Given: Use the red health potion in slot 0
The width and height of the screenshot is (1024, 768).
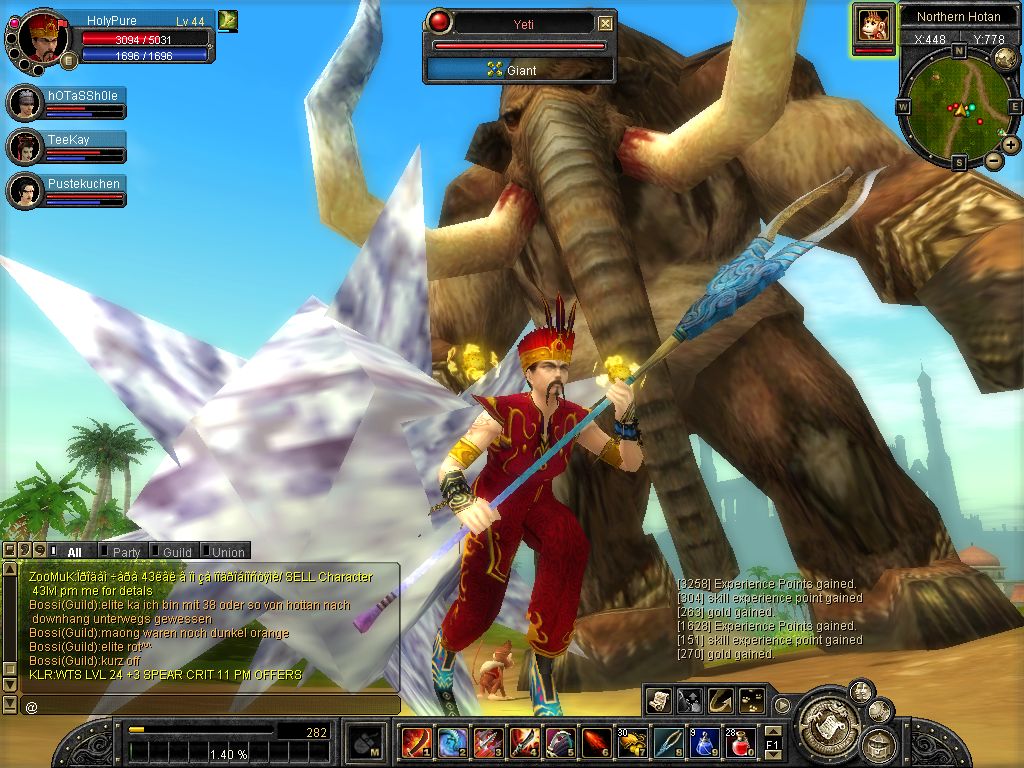Looking at the screenshot, I should pos(740,742).
